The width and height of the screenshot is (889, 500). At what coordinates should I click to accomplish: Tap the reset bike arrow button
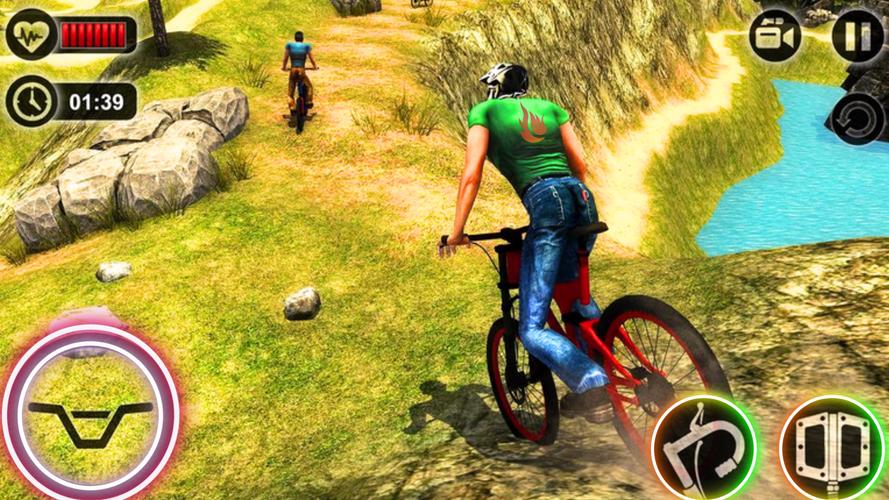tap(858, 117)
